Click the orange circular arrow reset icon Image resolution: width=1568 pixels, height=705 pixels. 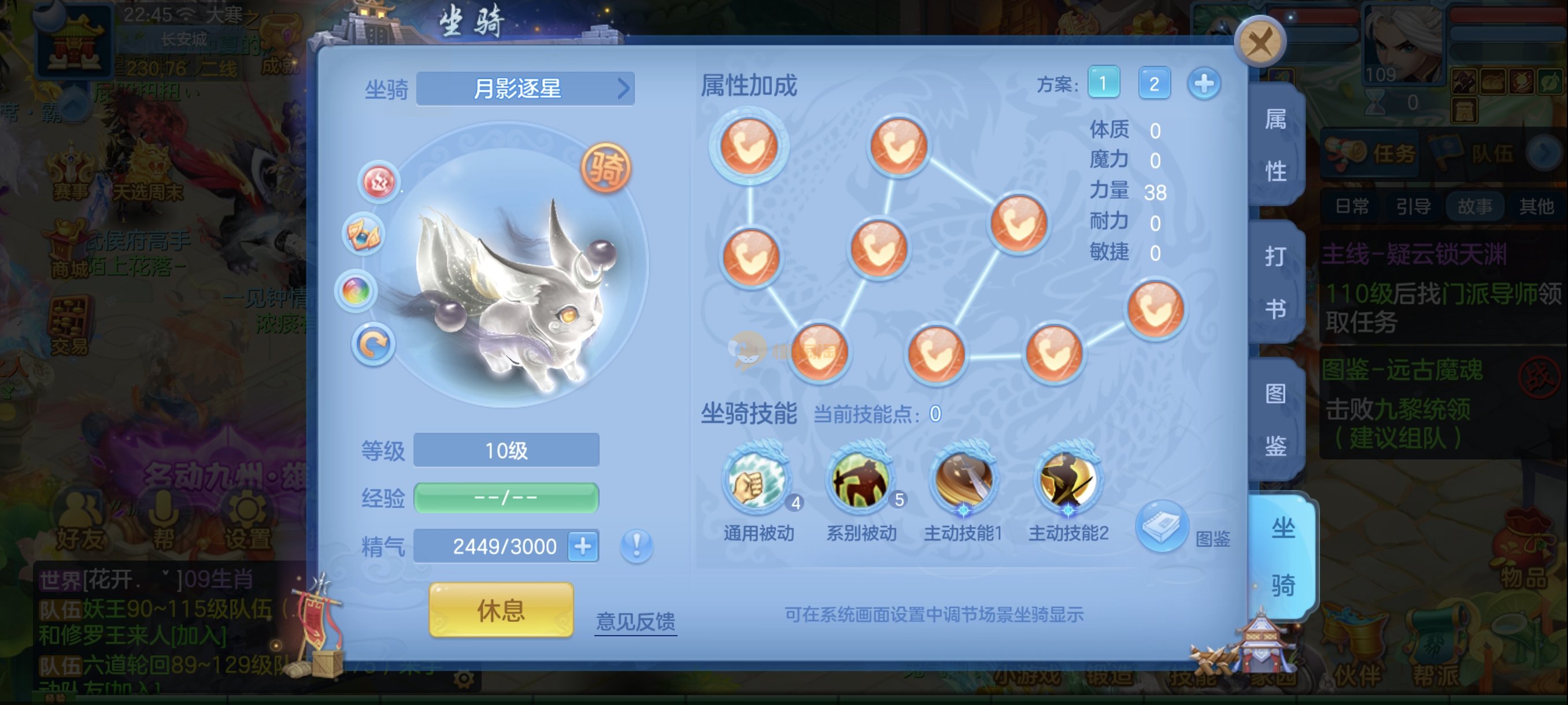pos(372,344)
